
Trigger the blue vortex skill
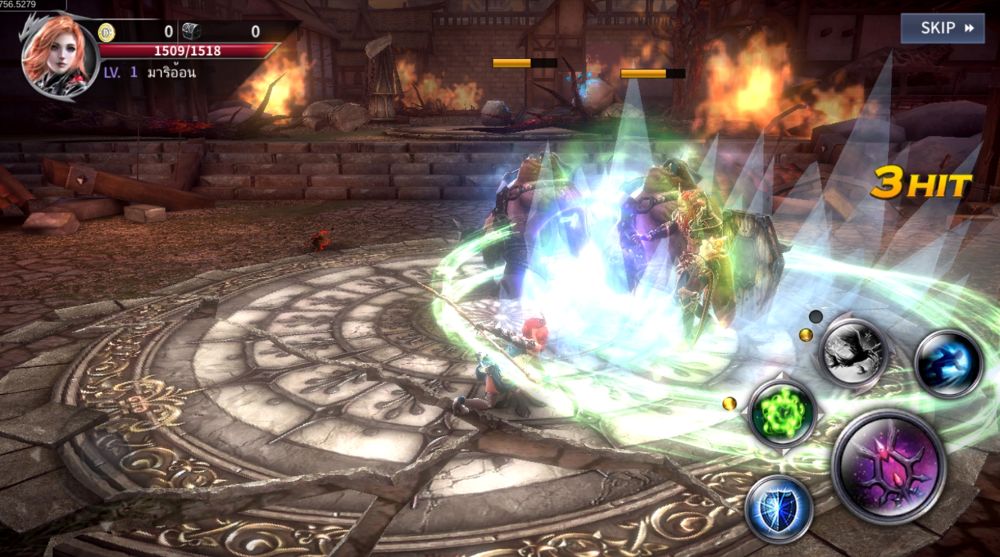[x=948, y=363]
